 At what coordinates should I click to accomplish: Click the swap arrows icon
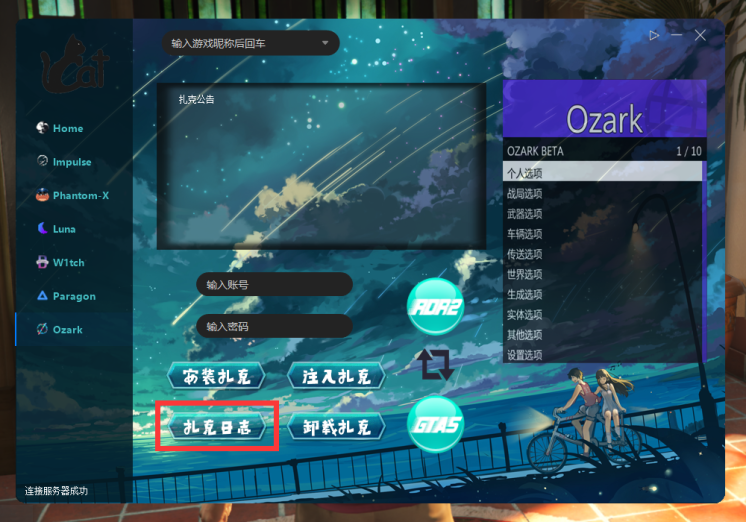(436, 364)
